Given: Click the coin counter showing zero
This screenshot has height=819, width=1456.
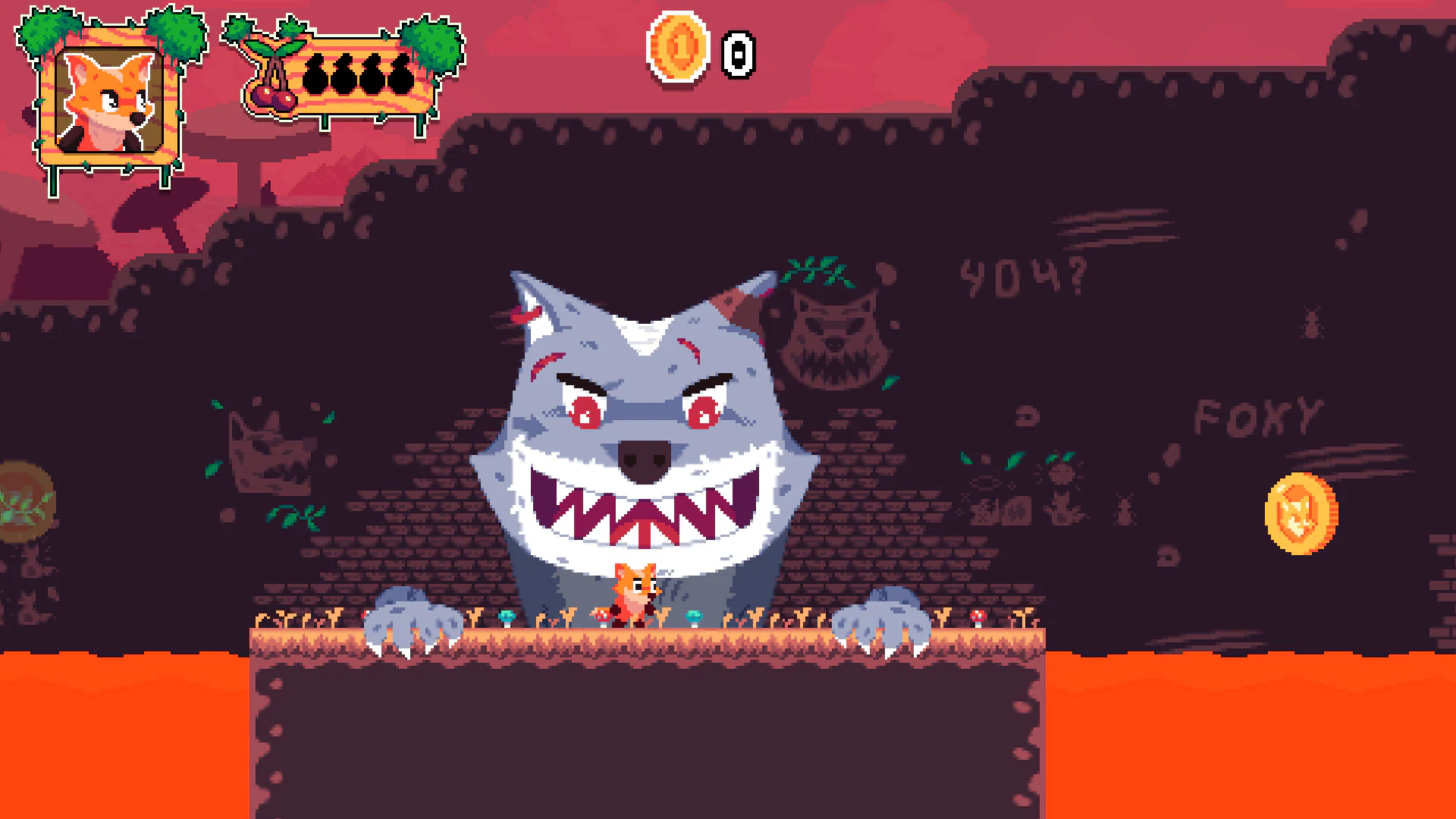Looking at the screenshot, I should 737,53.
